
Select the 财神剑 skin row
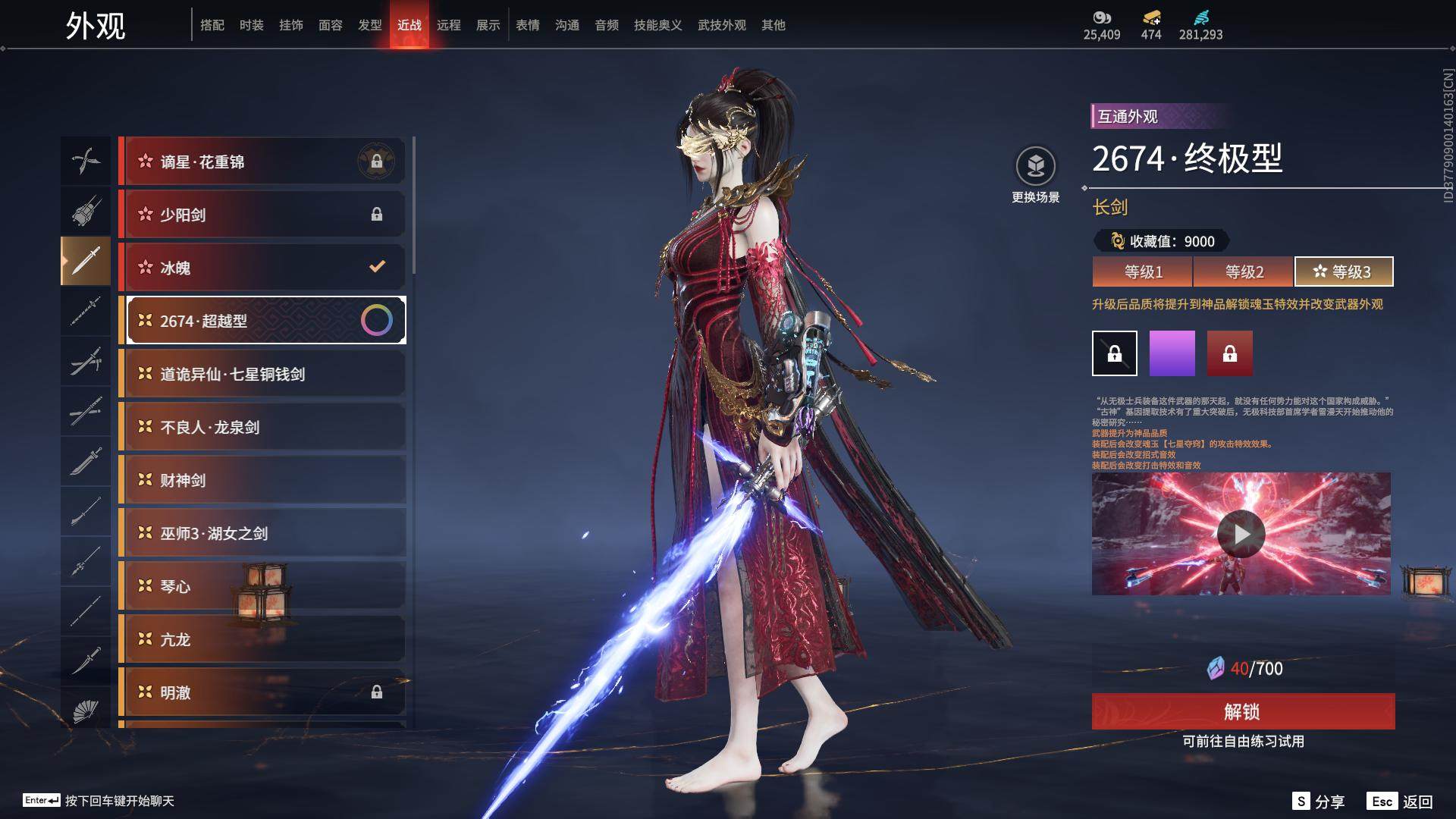[262, 480]
